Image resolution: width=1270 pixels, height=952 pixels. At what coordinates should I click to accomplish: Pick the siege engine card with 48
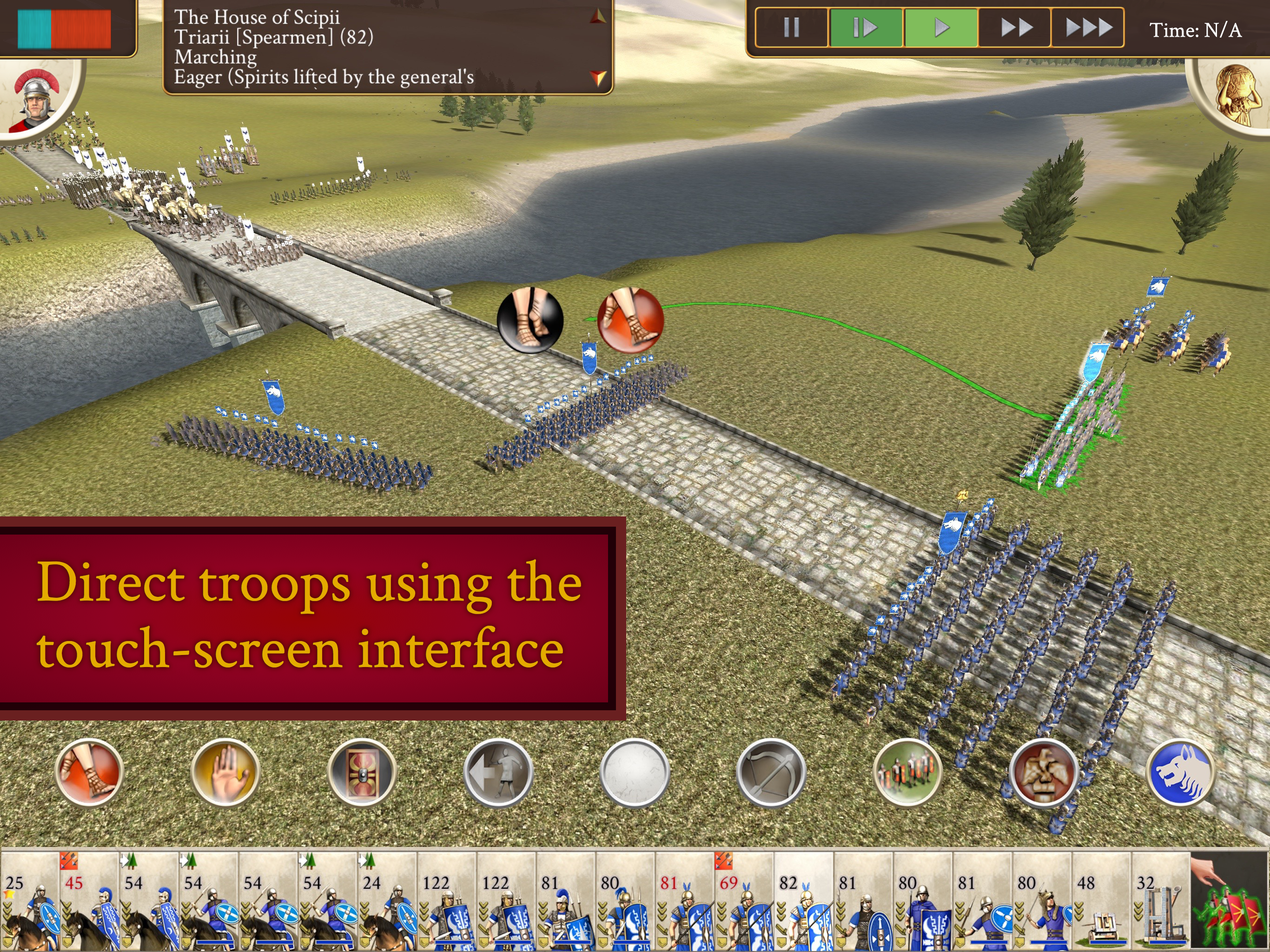click(1101, 901)
